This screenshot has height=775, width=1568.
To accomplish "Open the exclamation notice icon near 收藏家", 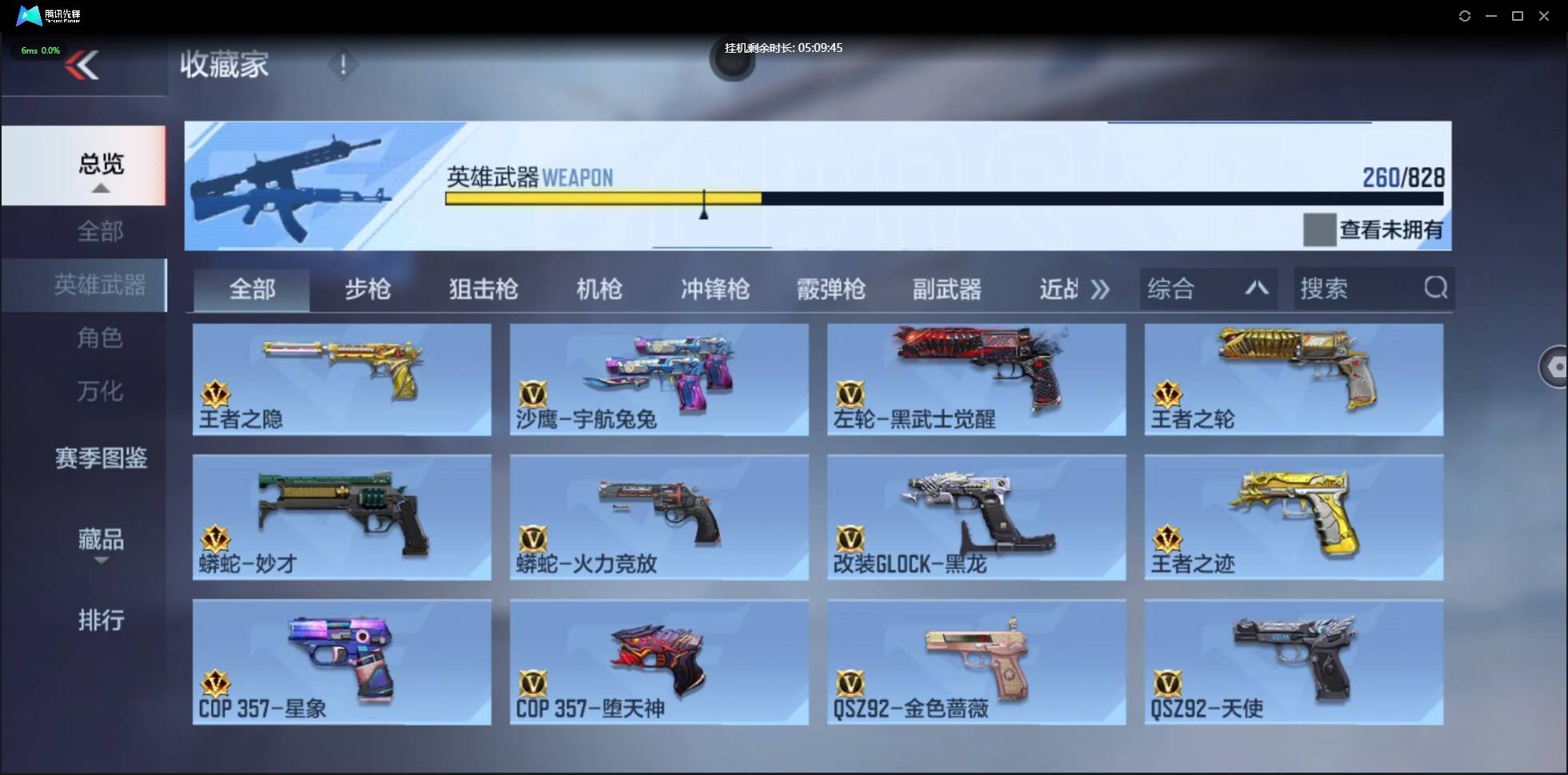I will 344,65.
